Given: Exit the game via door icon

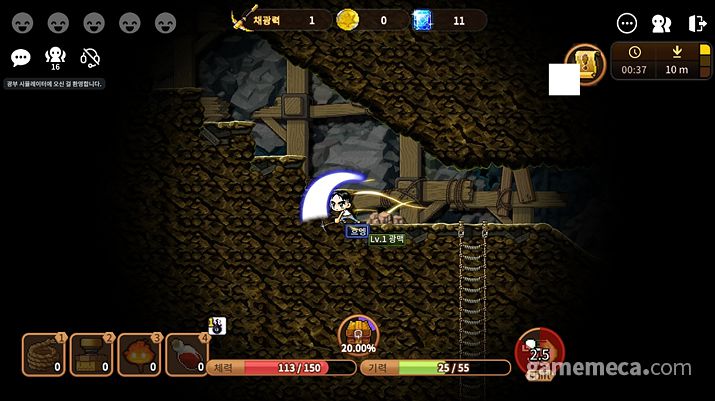Looking at the screenshot, I should 697,23.
